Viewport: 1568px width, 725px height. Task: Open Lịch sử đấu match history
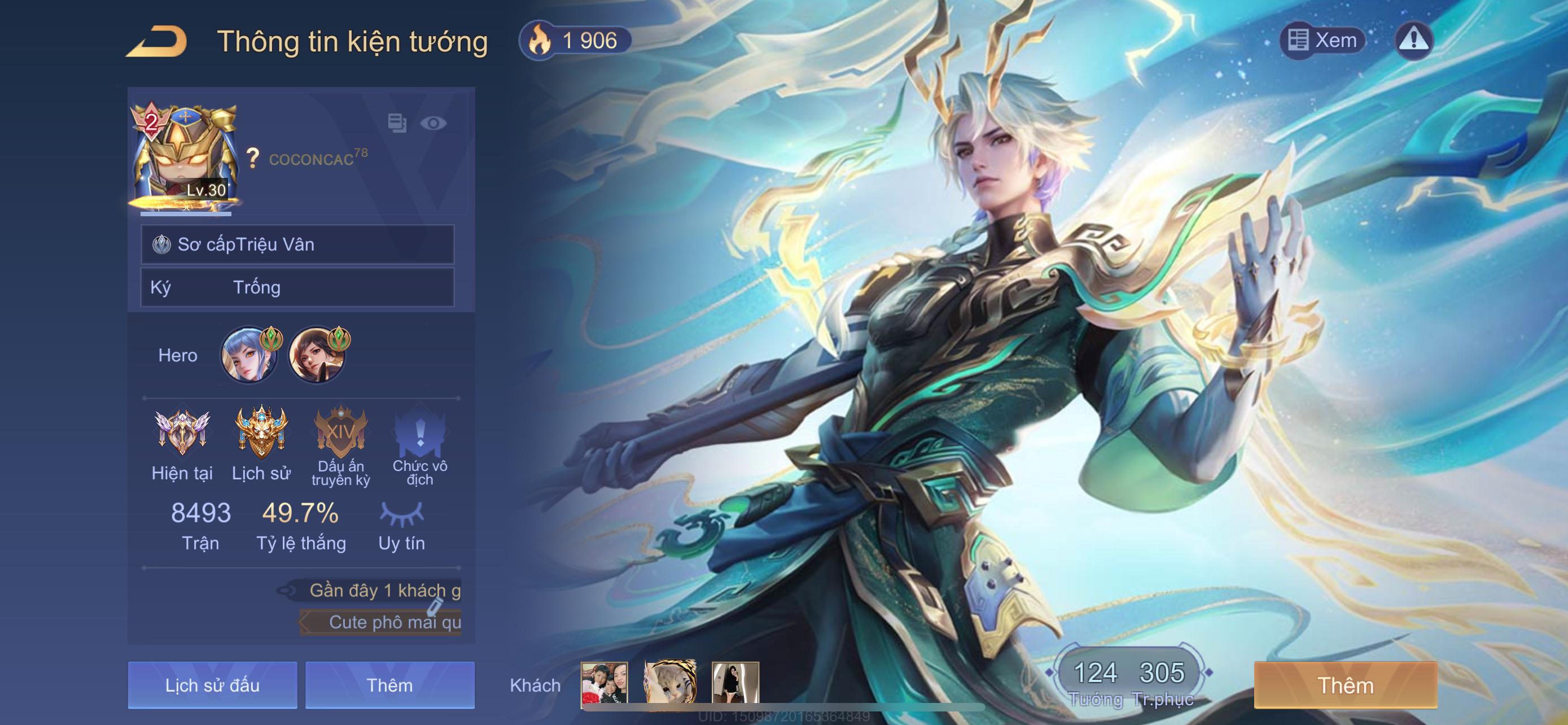212,685
